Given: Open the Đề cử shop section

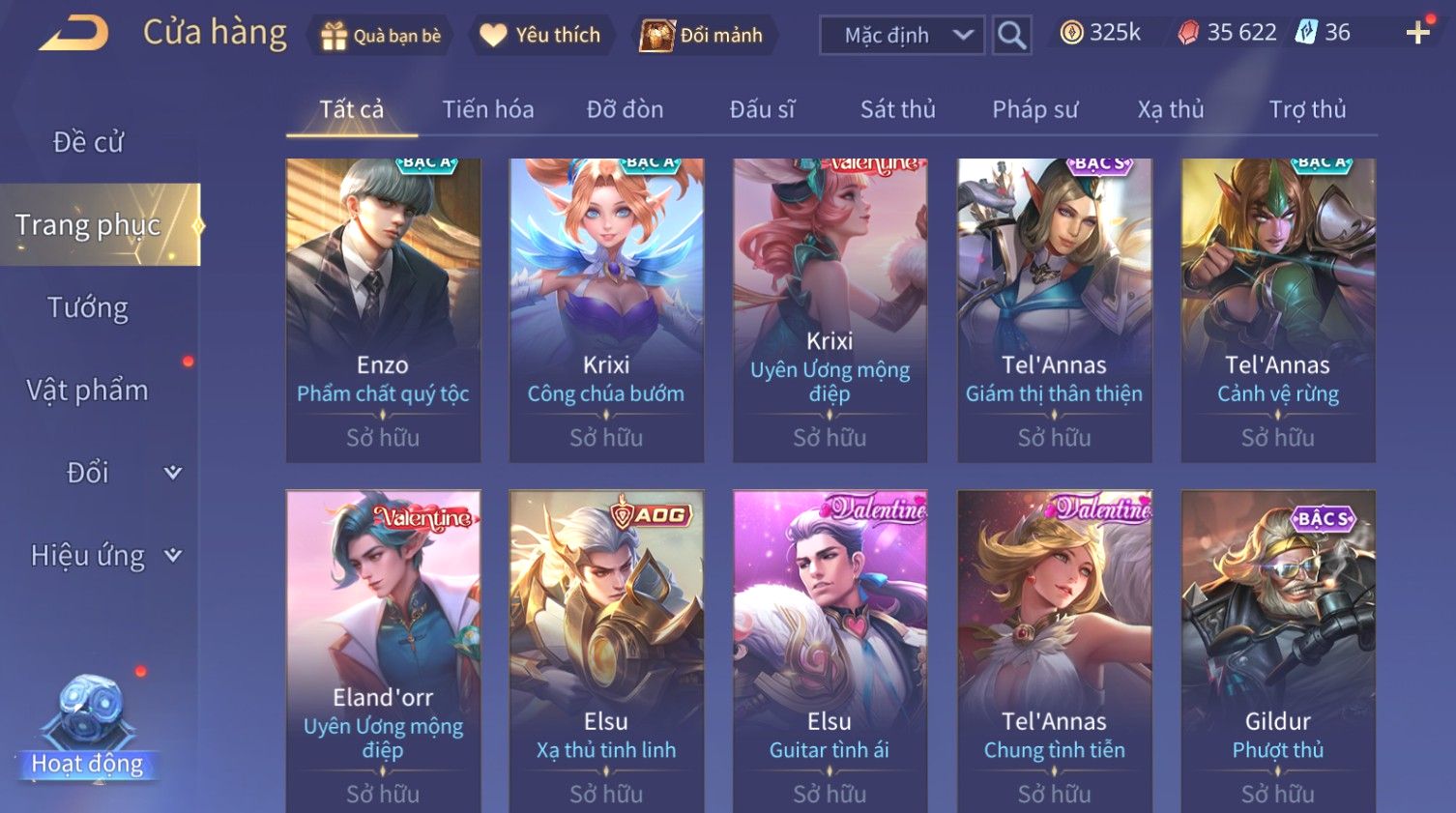Looking at the screenshot, I should (88, 142).
